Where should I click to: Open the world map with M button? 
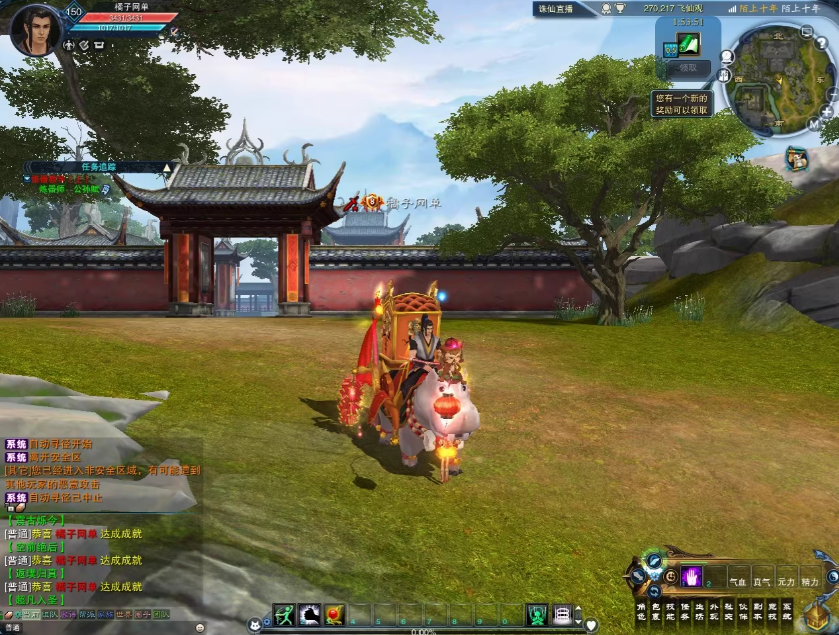(x=811, y=126)
